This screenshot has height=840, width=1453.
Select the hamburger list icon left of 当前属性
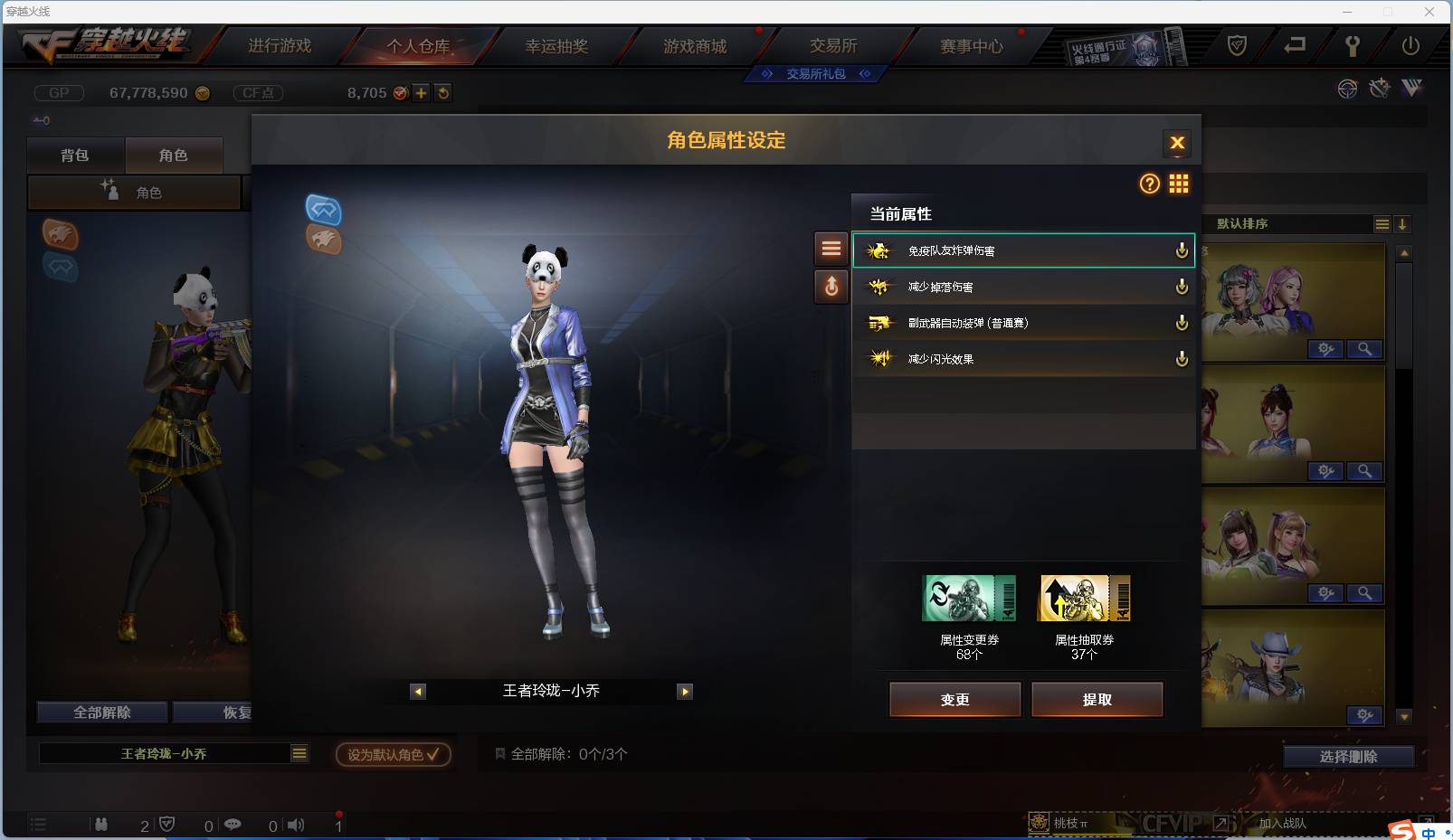[x=832, y=249]
